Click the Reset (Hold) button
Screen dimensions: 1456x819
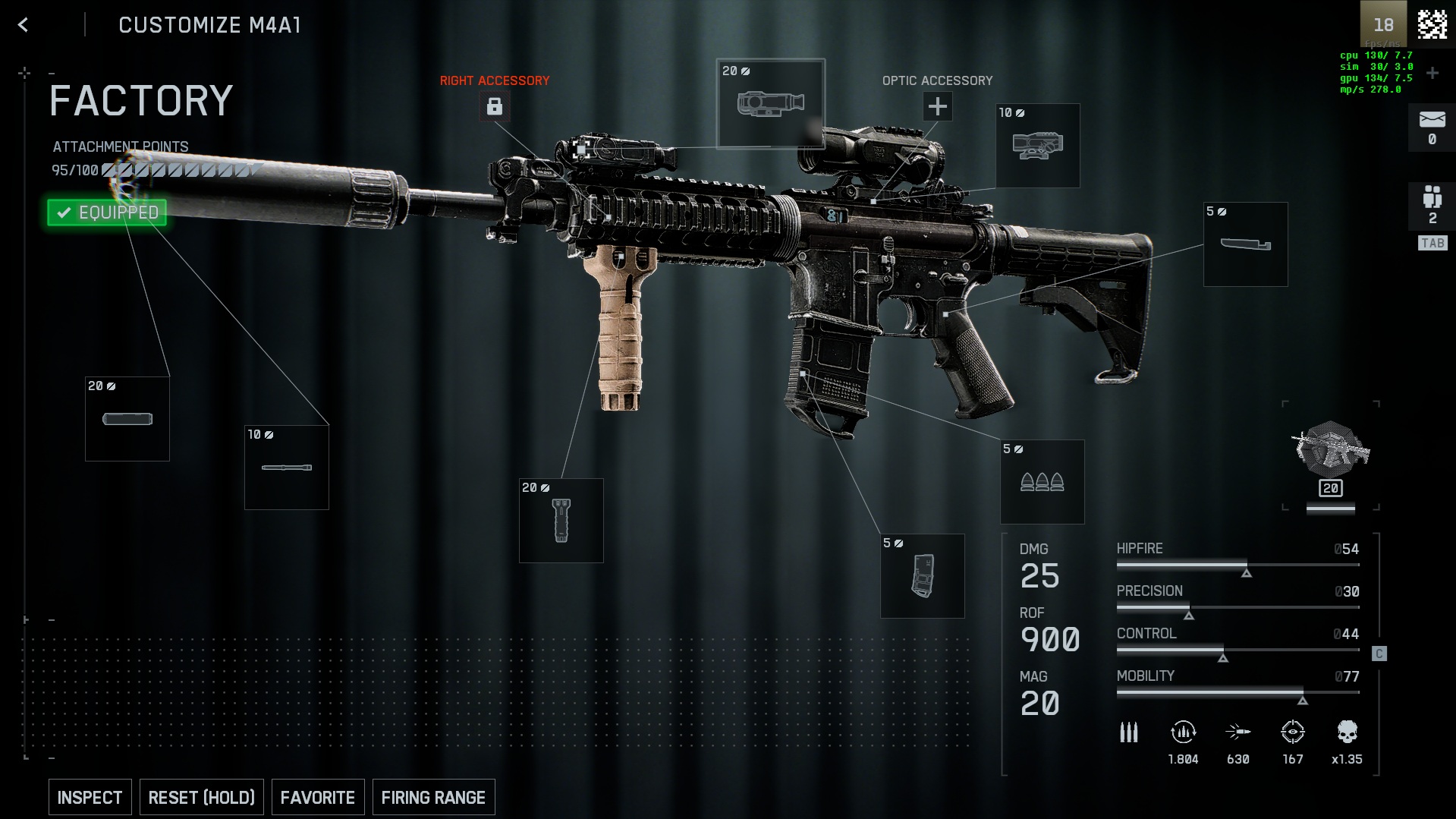click(201, 797)
